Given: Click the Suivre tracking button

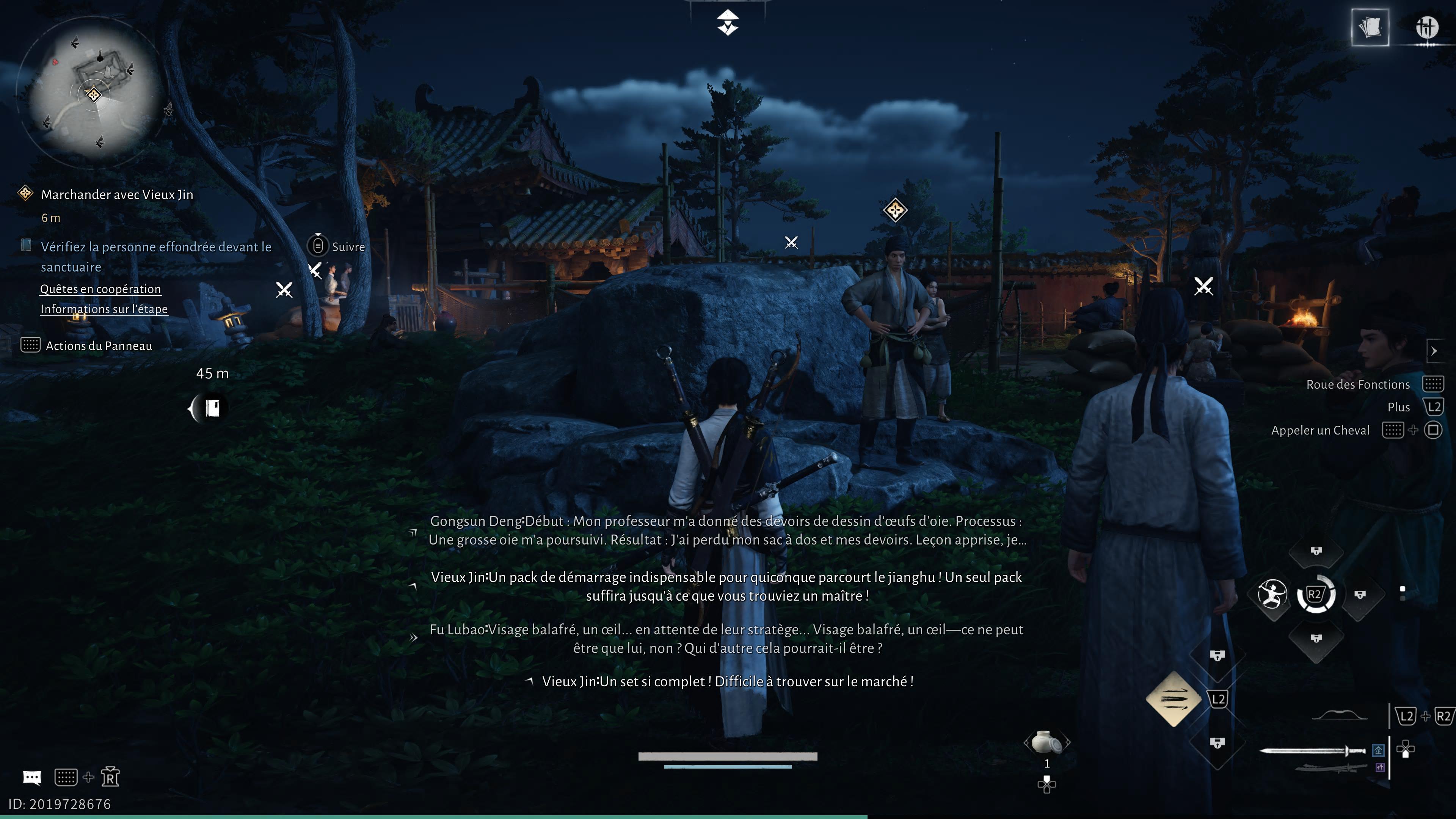Looking at the screenshot, I should click(x=337, y=246).
